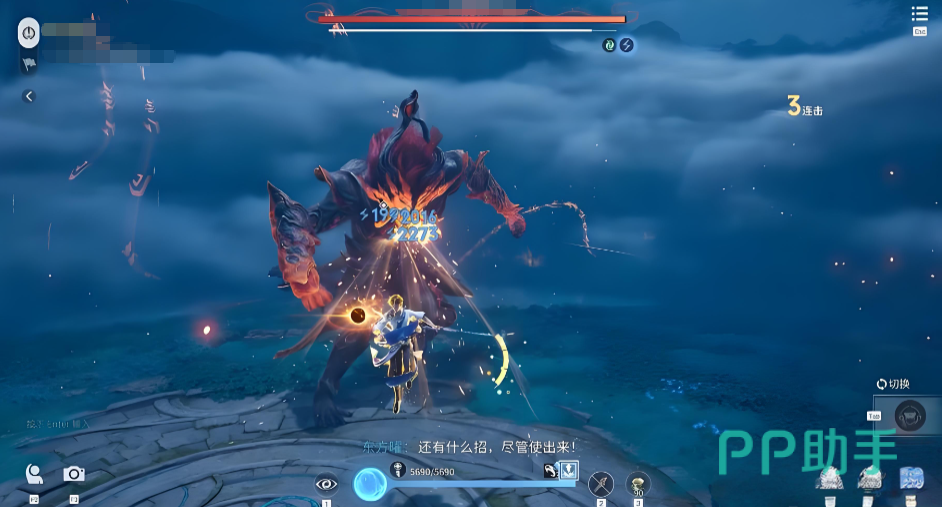
Task: Use the consumable item with count 90
Action: tap(638, 484)
